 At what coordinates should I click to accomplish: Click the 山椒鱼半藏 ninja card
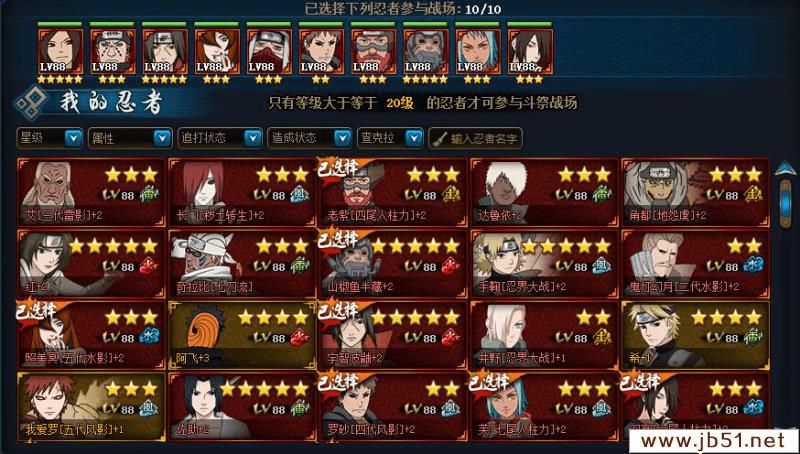coord(391,261)
